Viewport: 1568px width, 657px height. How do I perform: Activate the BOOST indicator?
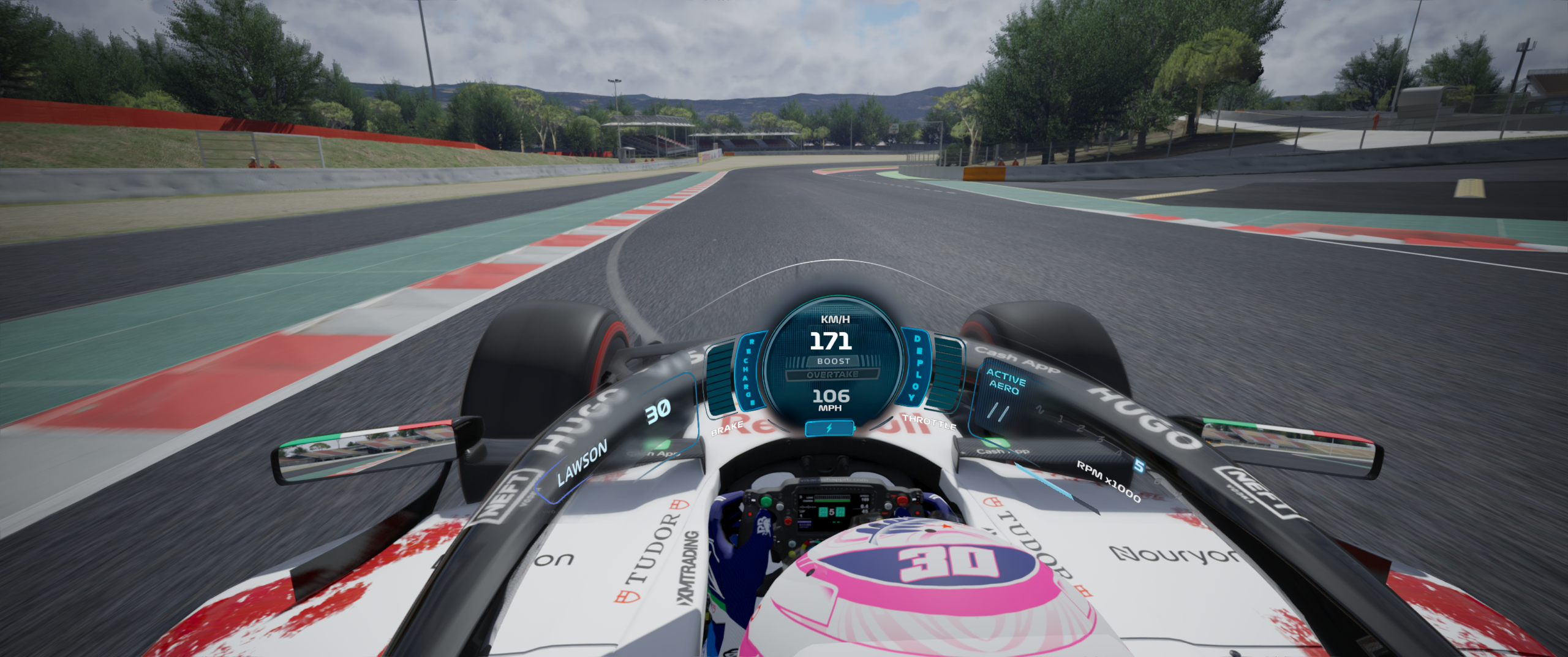833,361
